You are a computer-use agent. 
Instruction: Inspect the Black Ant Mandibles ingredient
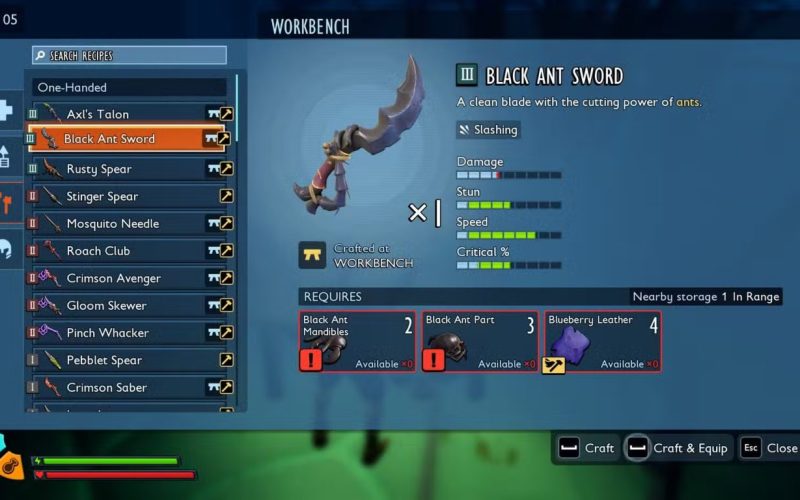(x=358, y=341)
